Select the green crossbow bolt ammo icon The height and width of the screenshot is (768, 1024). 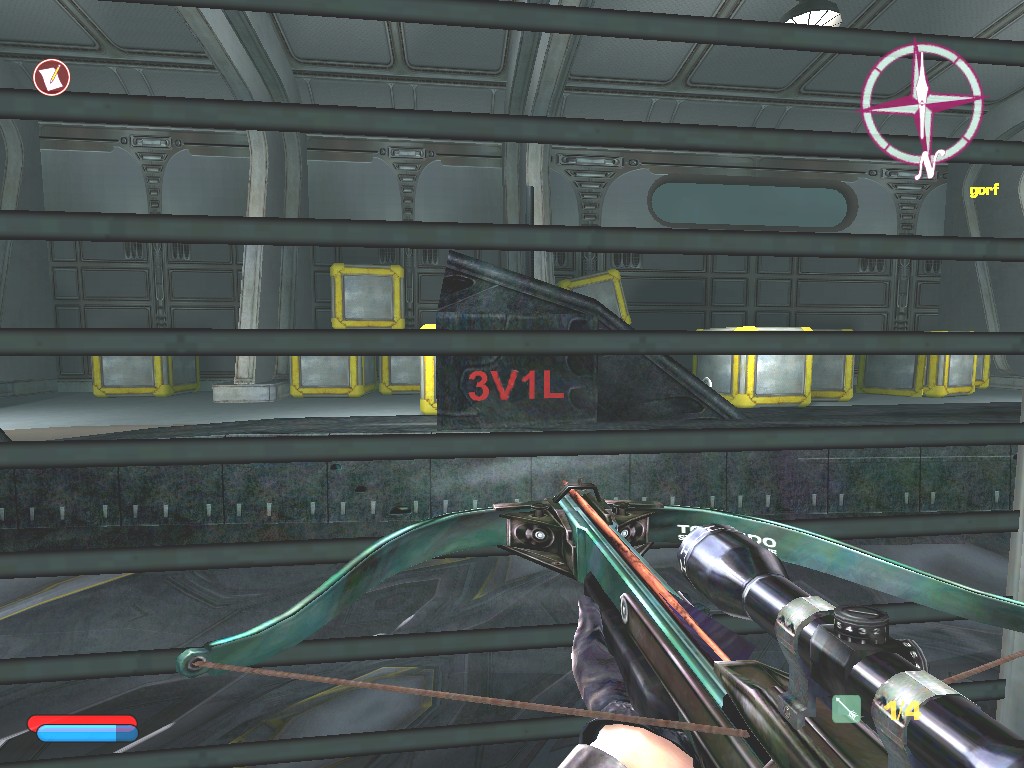pyautogui.click(x=846, y=709)
